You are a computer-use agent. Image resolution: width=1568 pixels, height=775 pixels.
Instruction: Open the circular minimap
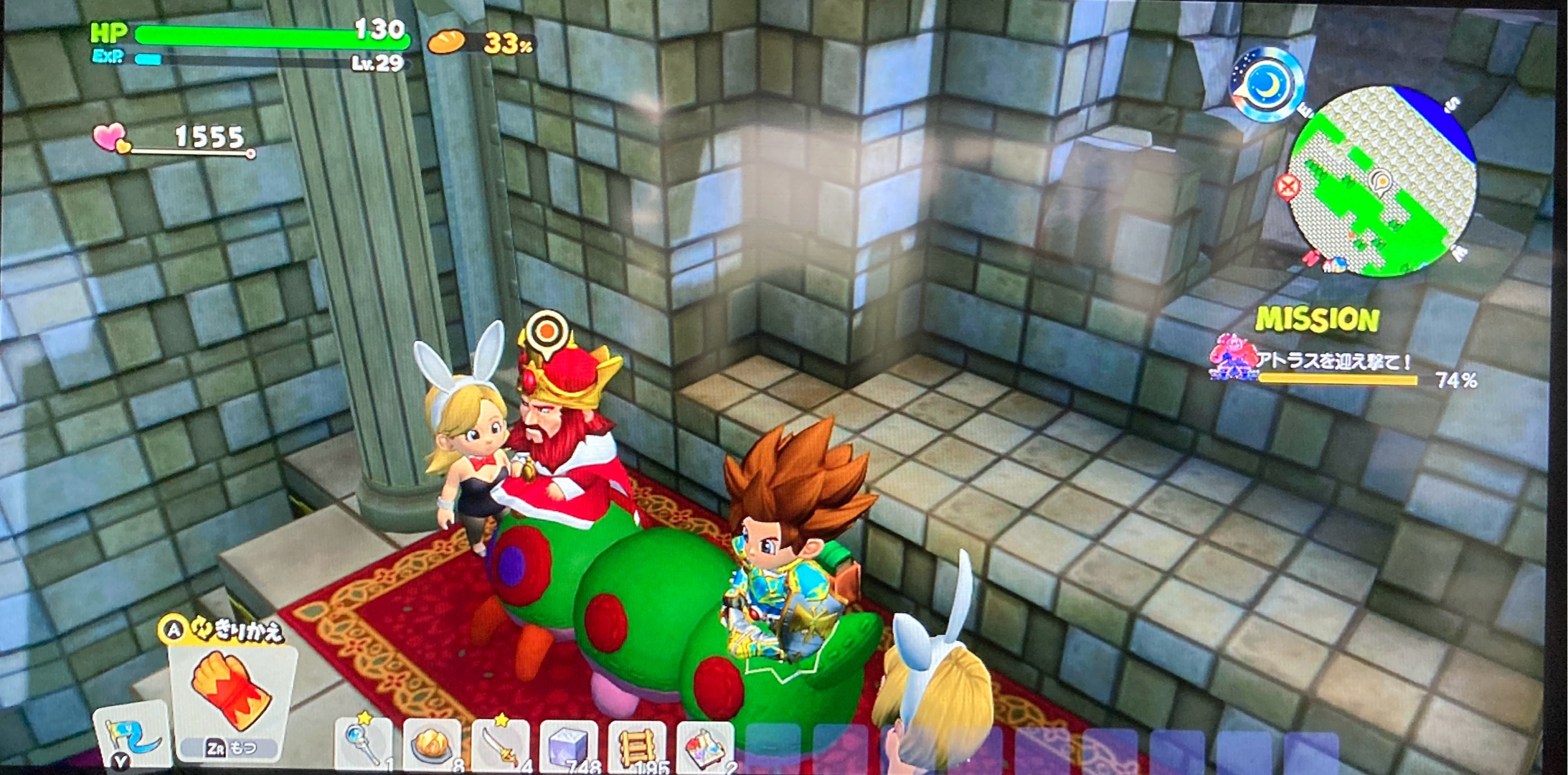pos(1382,182)
